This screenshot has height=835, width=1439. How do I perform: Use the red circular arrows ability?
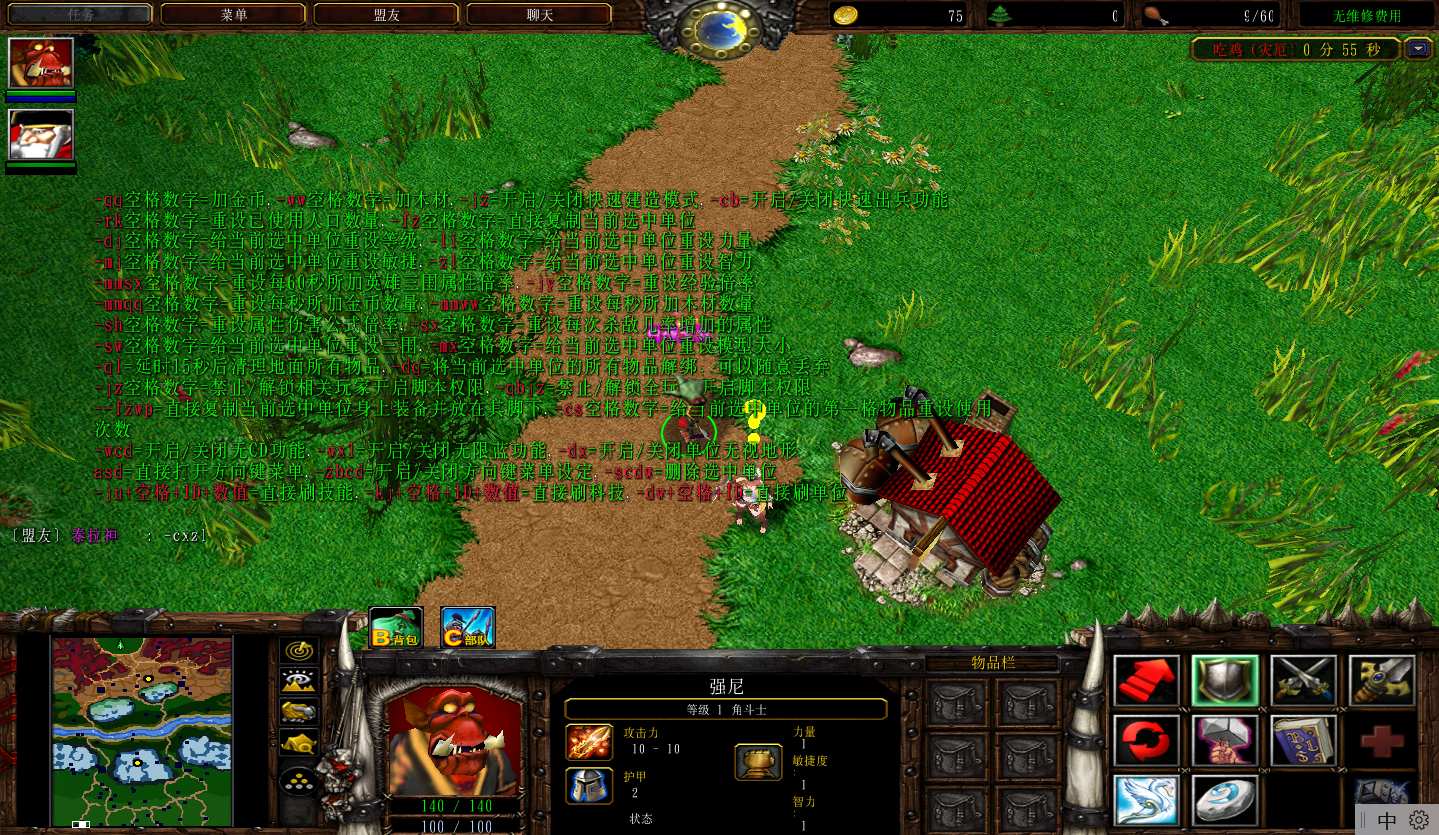[1146, 741]
